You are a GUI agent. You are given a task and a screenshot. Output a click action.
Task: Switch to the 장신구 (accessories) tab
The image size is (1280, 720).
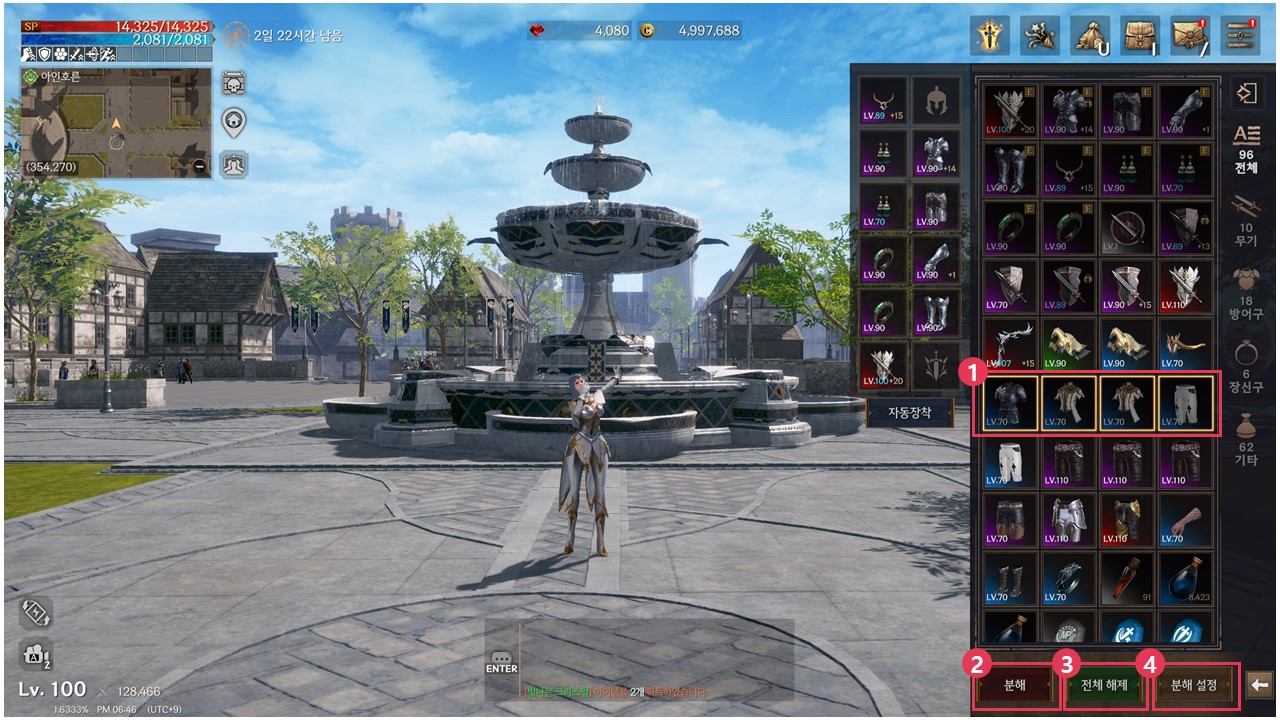1245,365
